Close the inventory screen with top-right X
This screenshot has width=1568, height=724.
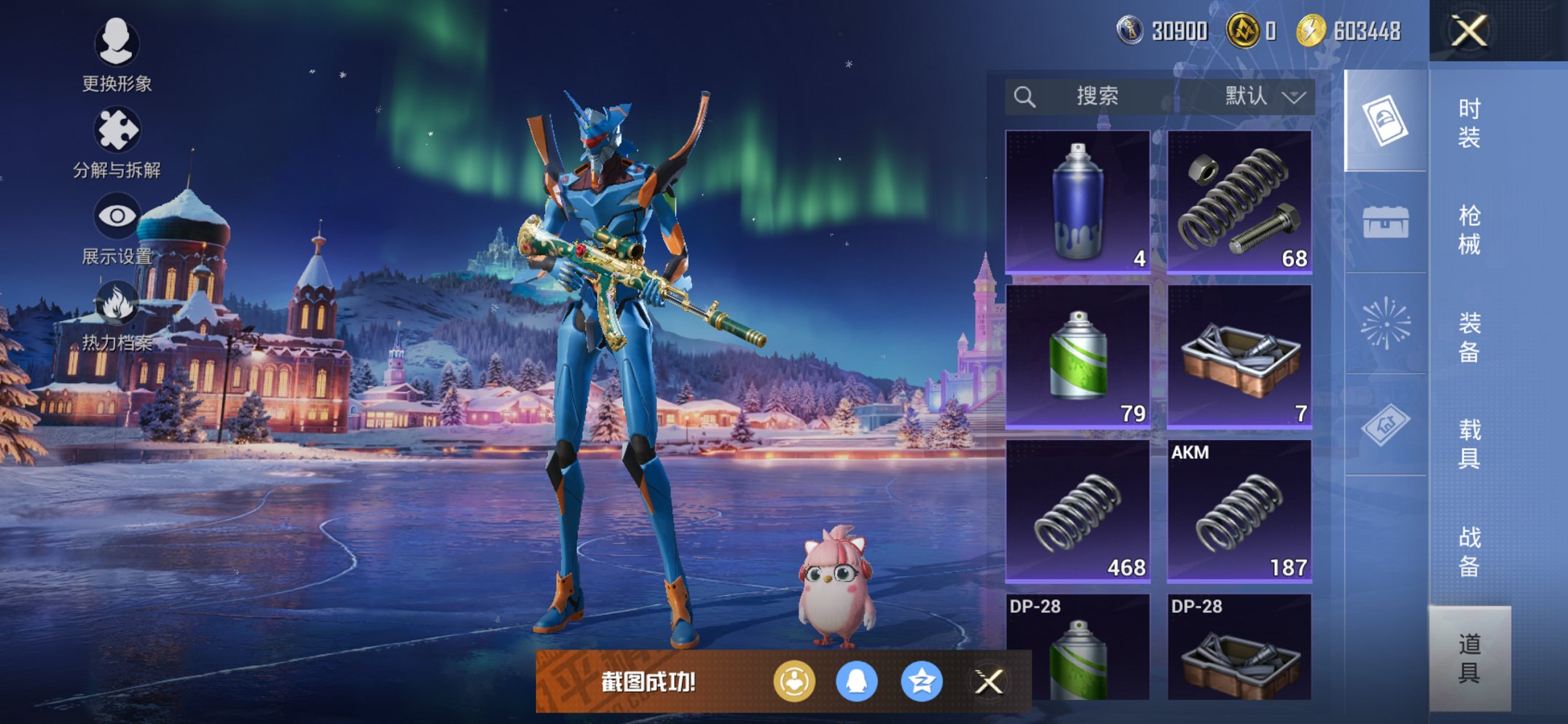(1468, 31)
